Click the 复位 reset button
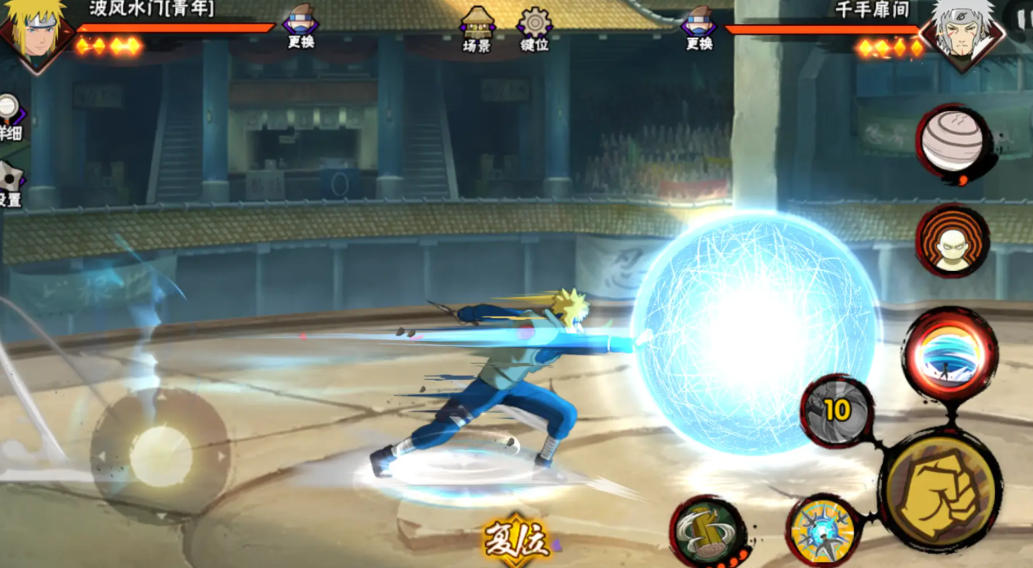Image resolution: width=1033 pixels, height=568 pixels. click(517, 542)
